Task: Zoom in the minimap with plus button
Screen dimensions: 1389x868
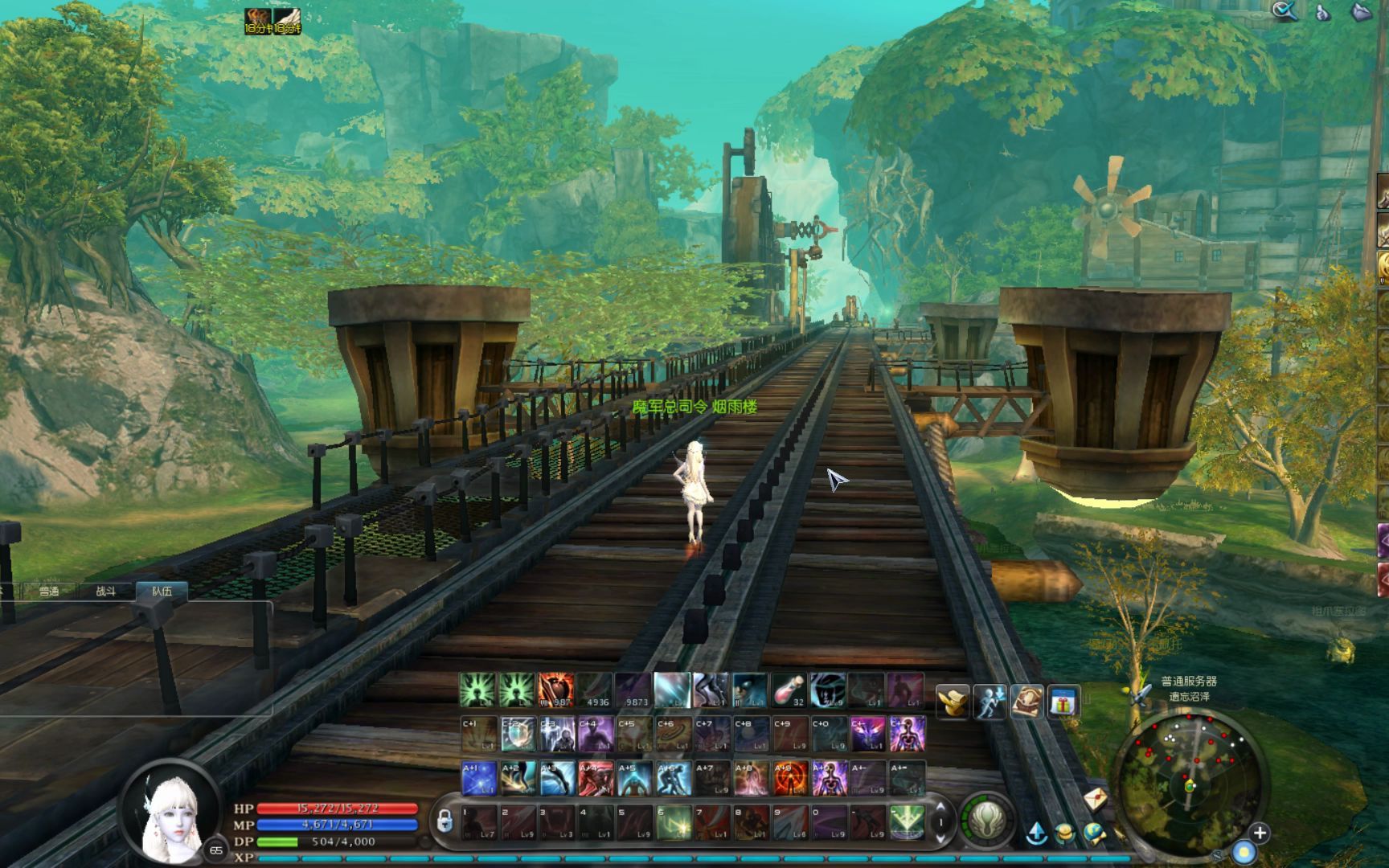Action: (x=1260, y=833)
